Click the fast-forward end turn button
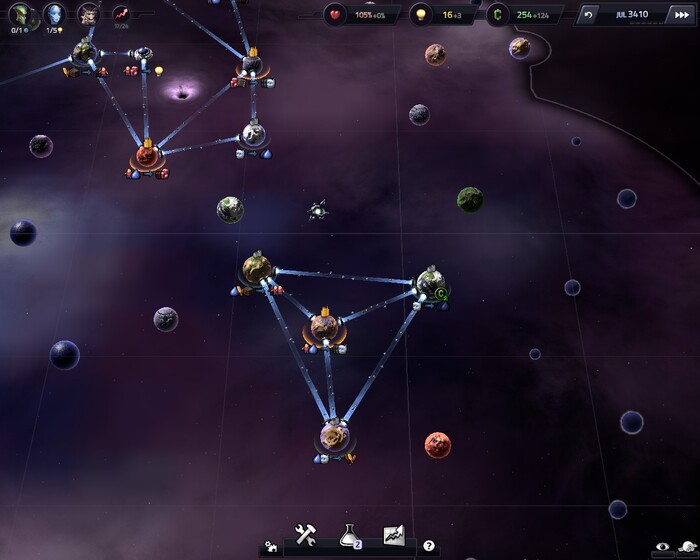This screenshot has width=700, height=560. coord(683,15)
